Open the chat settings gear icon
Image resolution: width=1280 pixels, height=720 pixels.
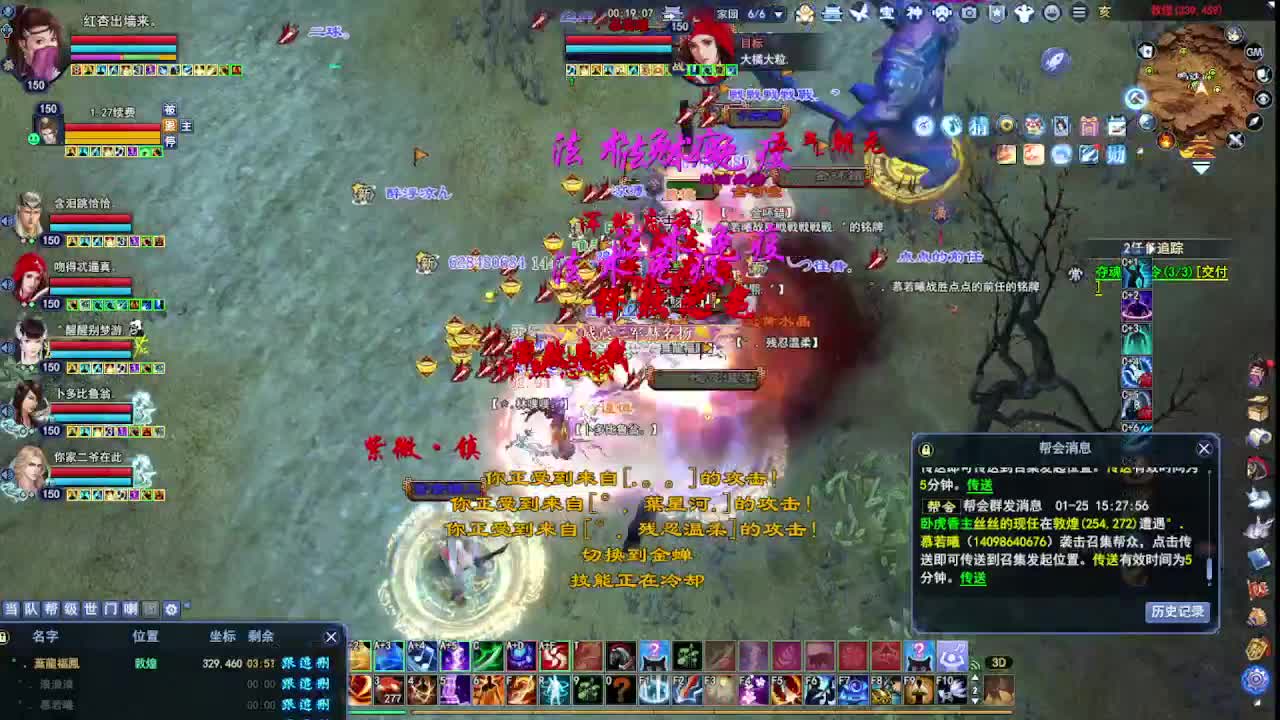[171, 609]
